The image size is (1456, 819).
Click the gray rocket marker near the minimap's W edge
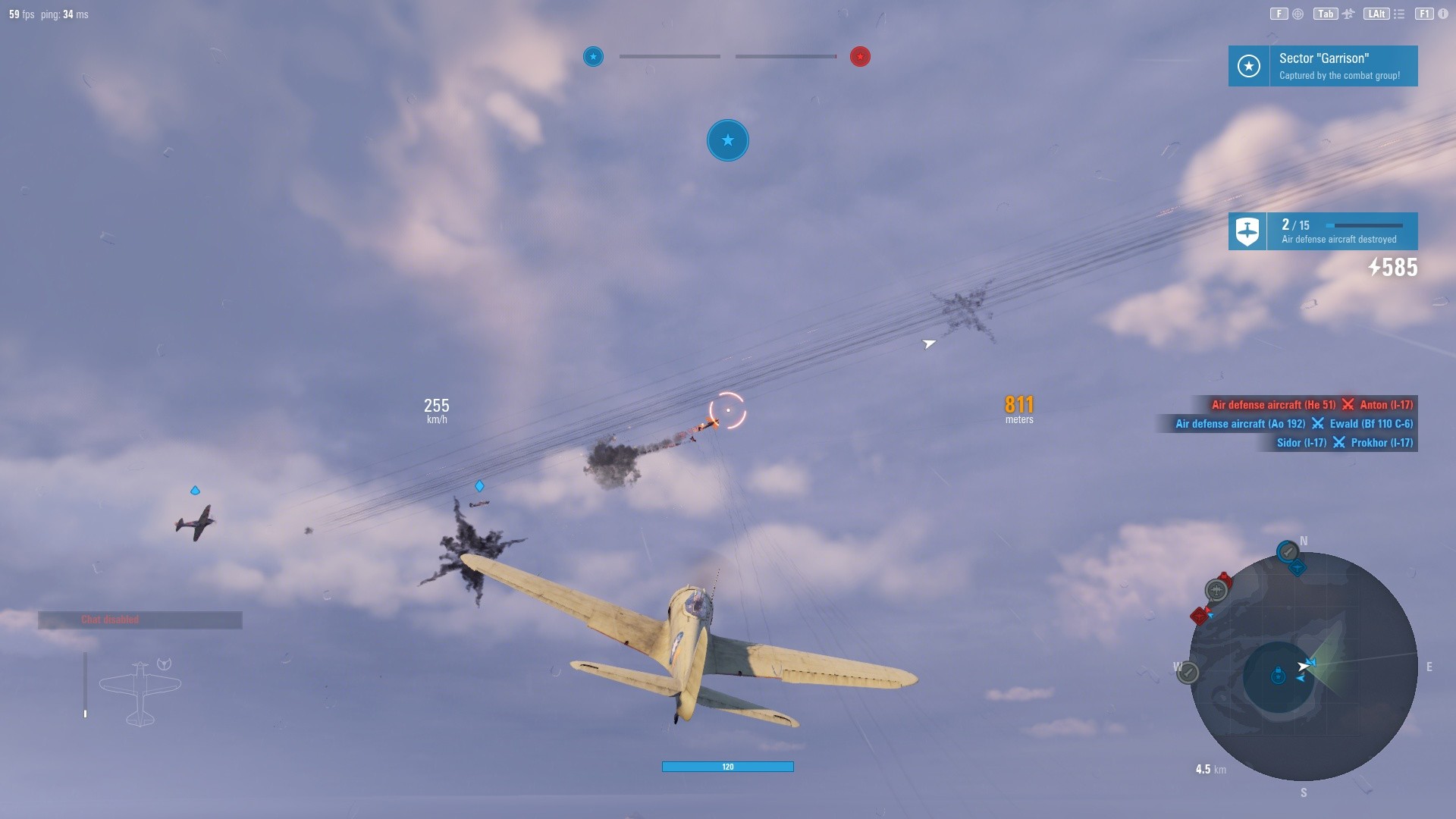pos(1188,673)
